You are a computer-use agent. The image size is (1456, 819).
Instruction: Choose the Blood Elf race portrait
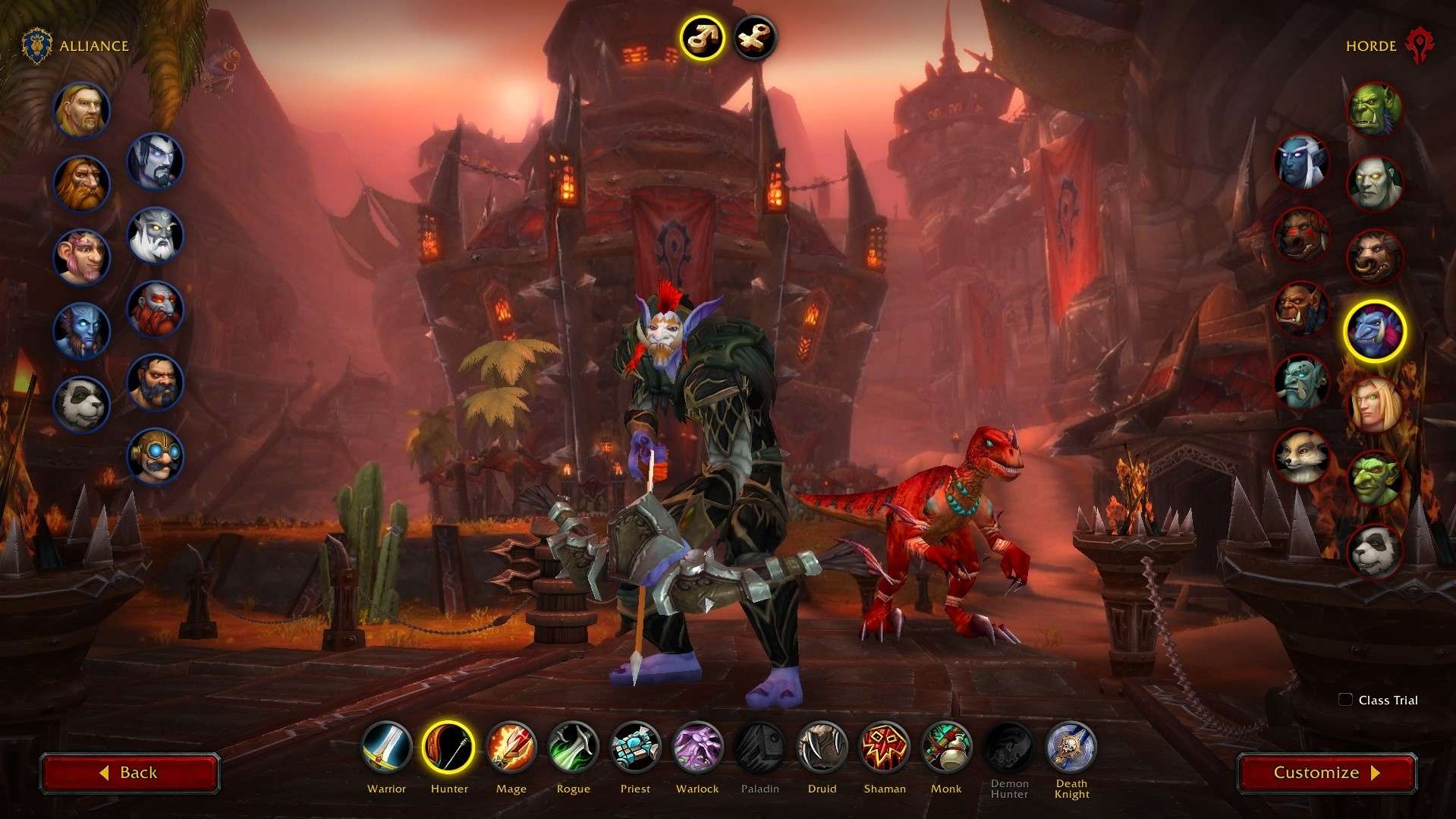[1374, 405]
